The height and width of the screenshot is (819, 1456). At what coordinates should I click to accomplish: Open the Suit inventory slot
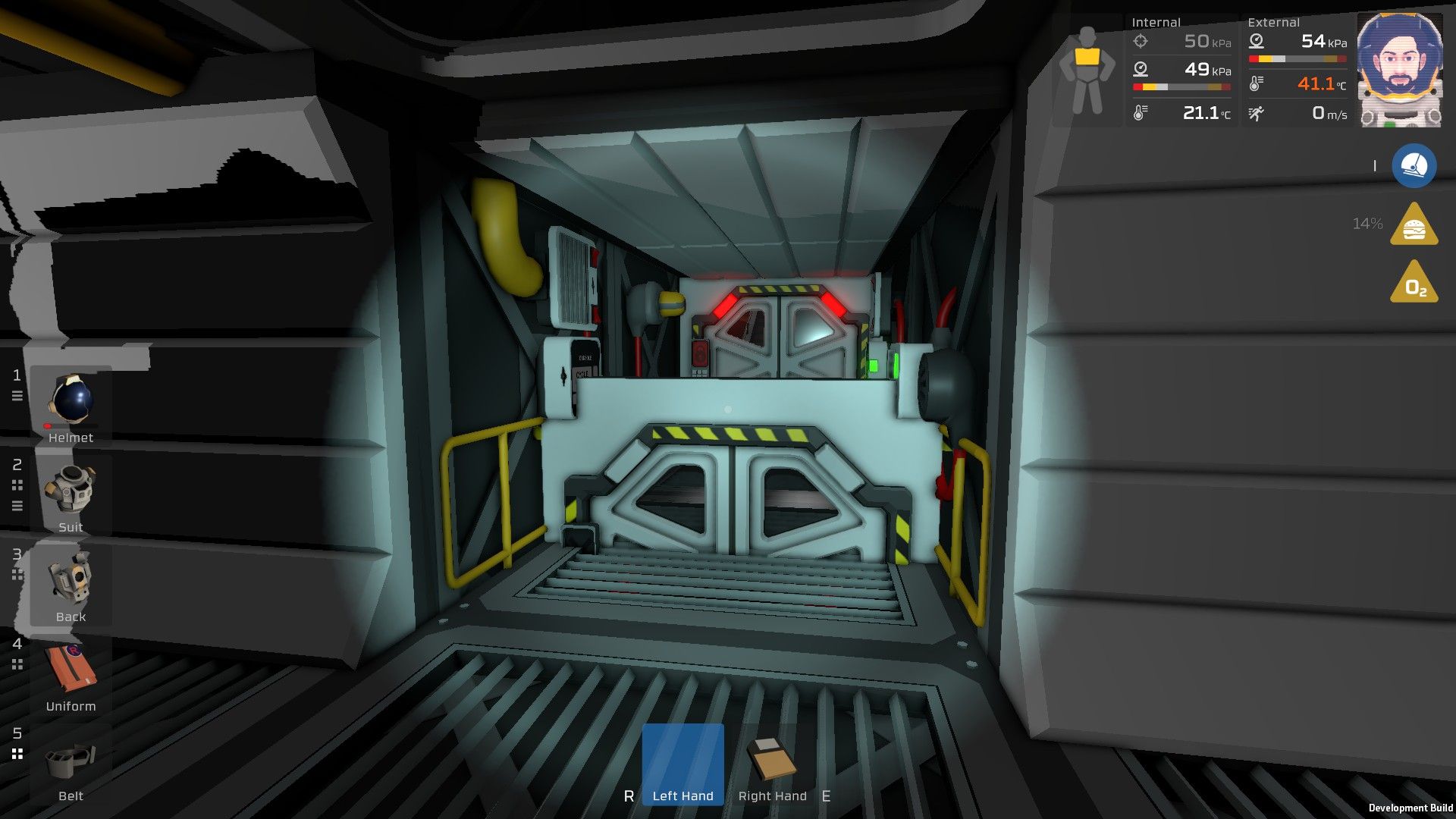(72, 489)
